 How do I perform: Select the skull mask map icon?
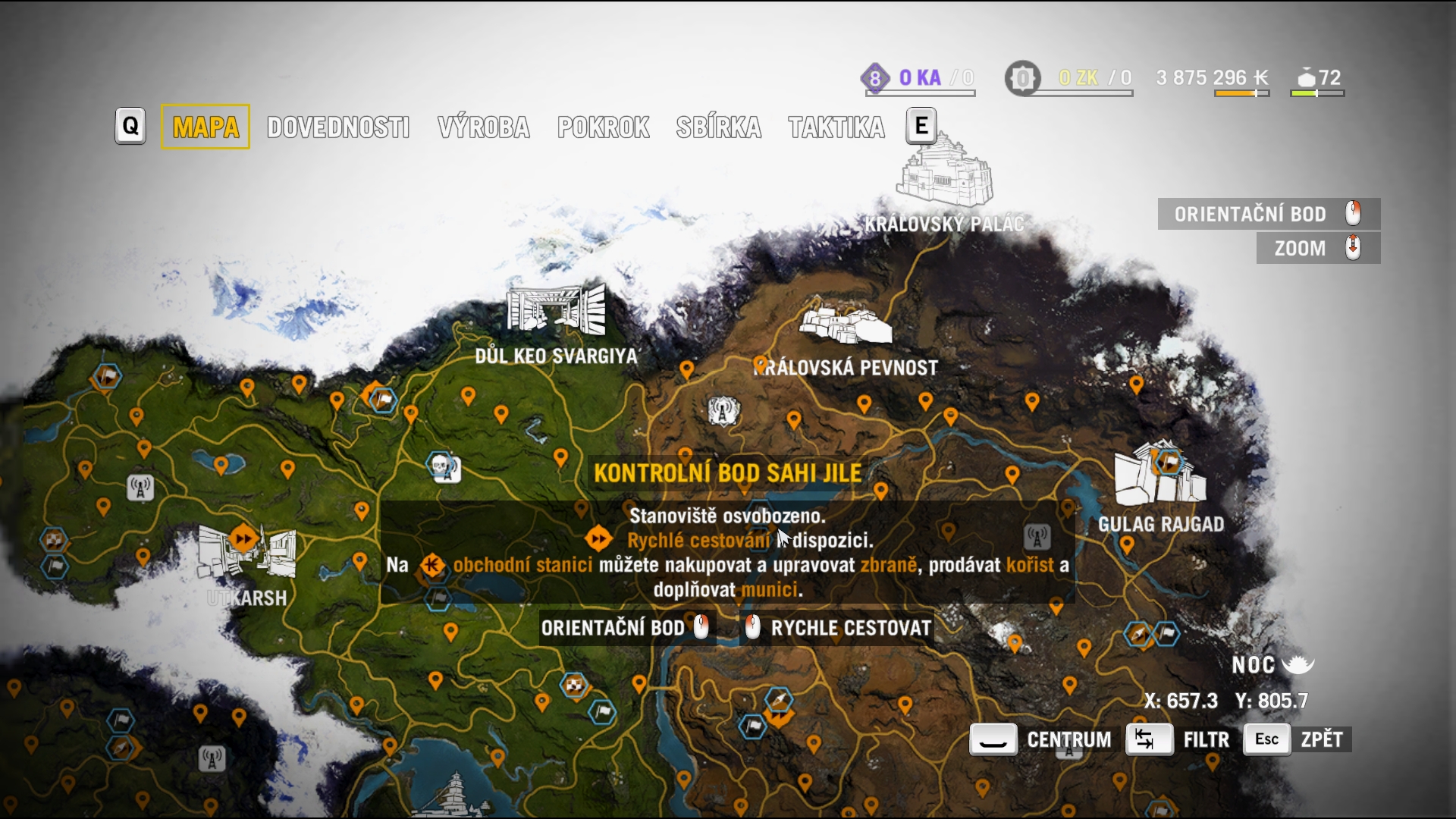[x=441, y=466]
